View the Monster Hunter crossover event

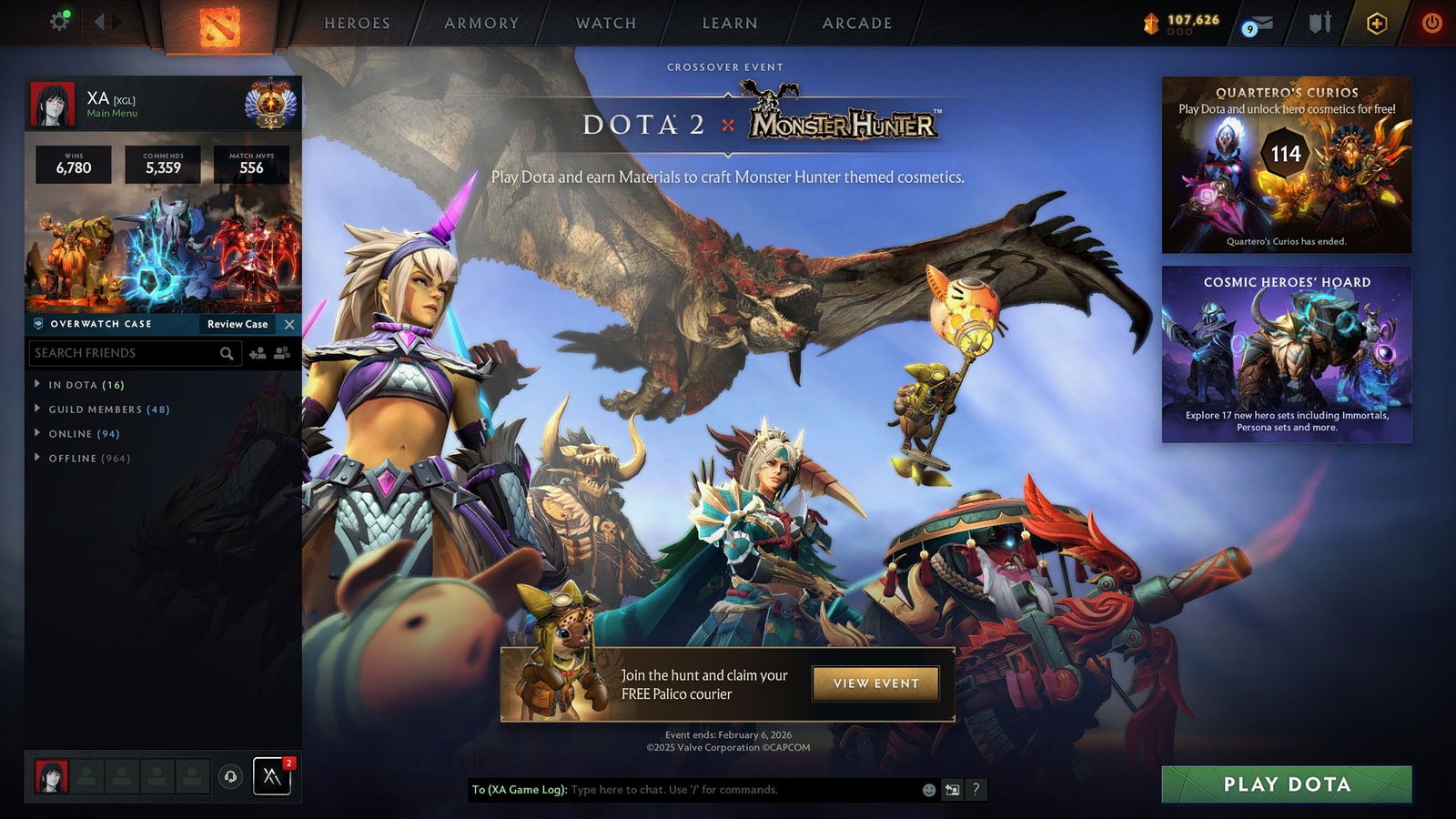(875, 683)
